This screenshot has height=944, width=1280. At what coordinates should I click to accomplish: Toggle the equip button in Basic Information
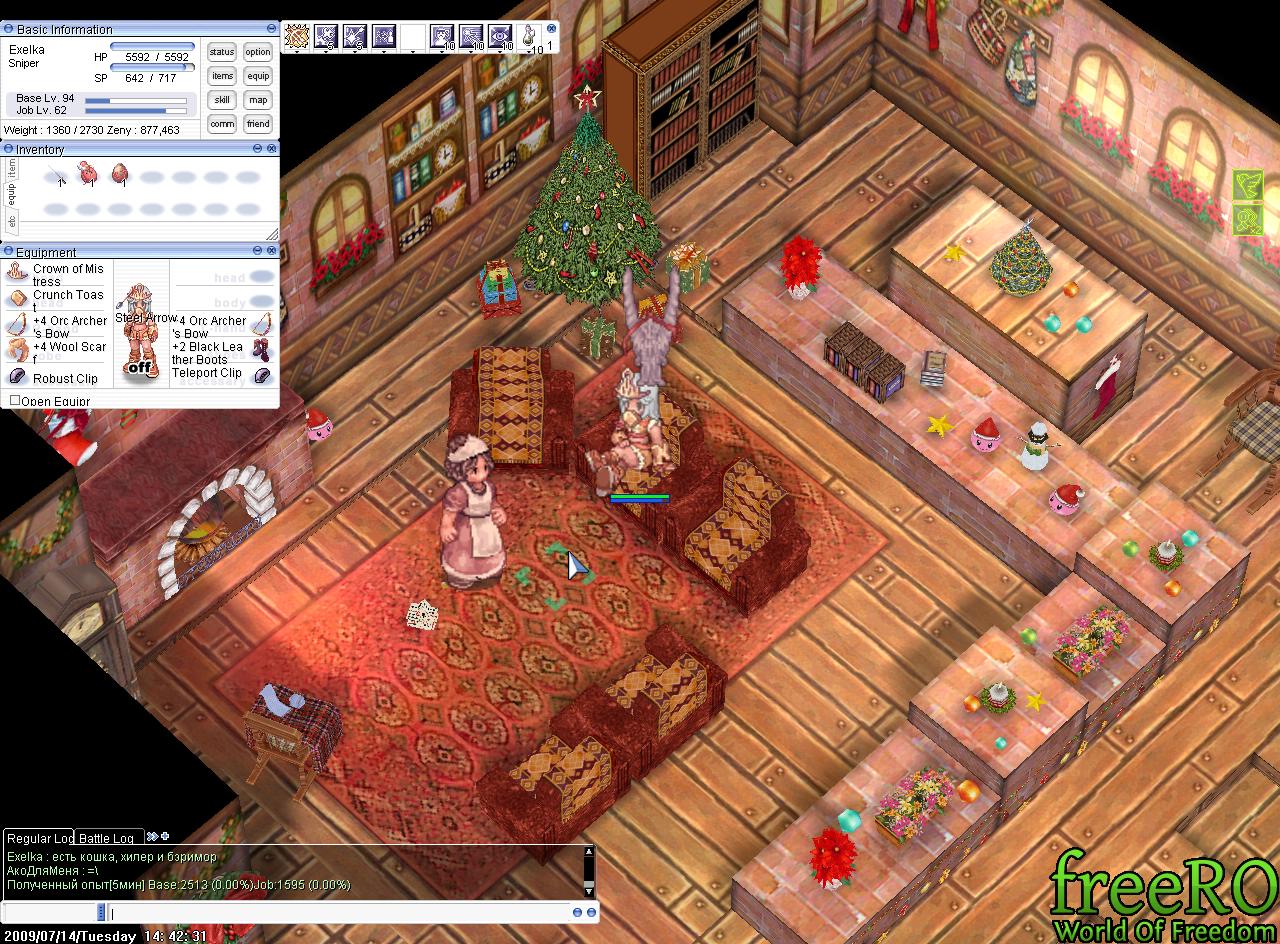[x=258, y=76]
